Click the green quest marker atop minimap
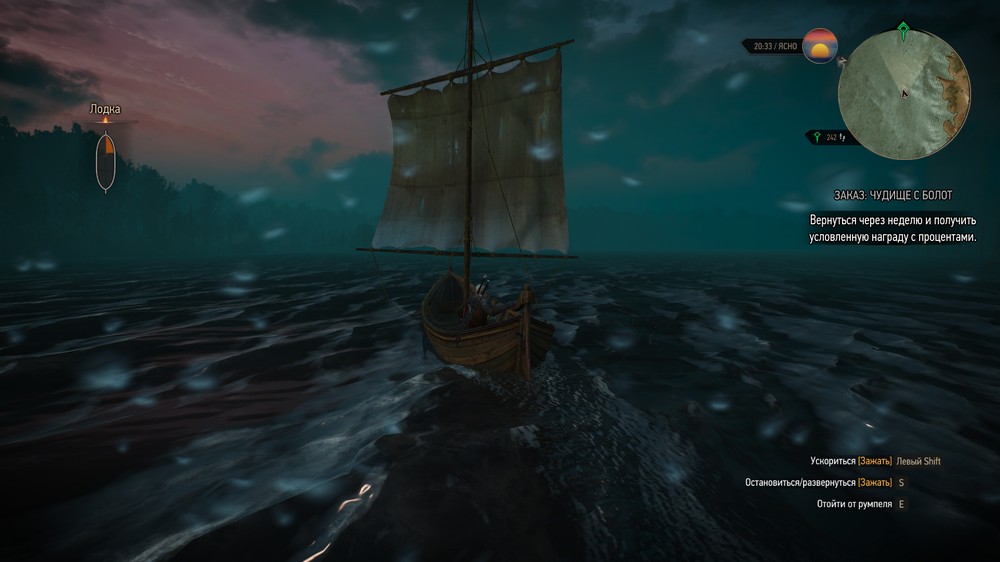This screenshot has height=562, width=1000. (904, 28)
